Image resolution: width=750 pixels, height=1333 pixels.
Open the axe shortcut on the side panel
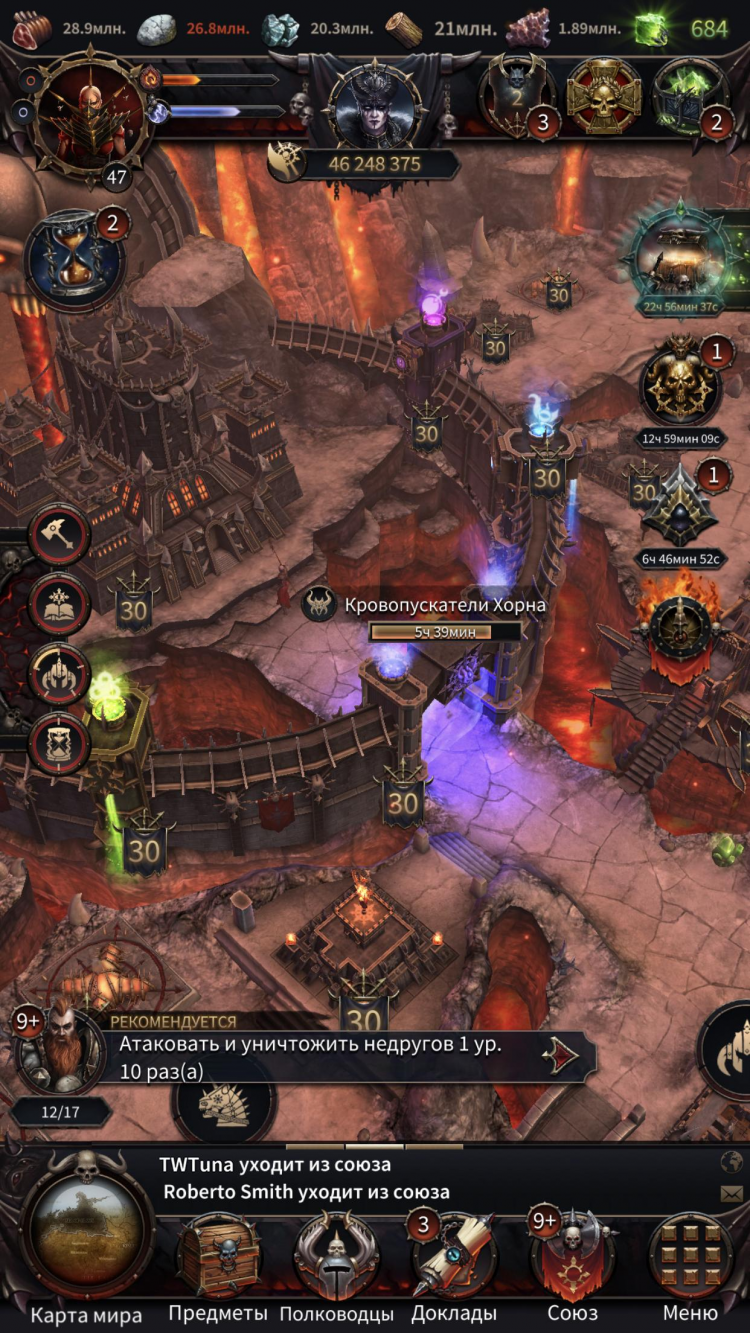[x=60, y=536]
